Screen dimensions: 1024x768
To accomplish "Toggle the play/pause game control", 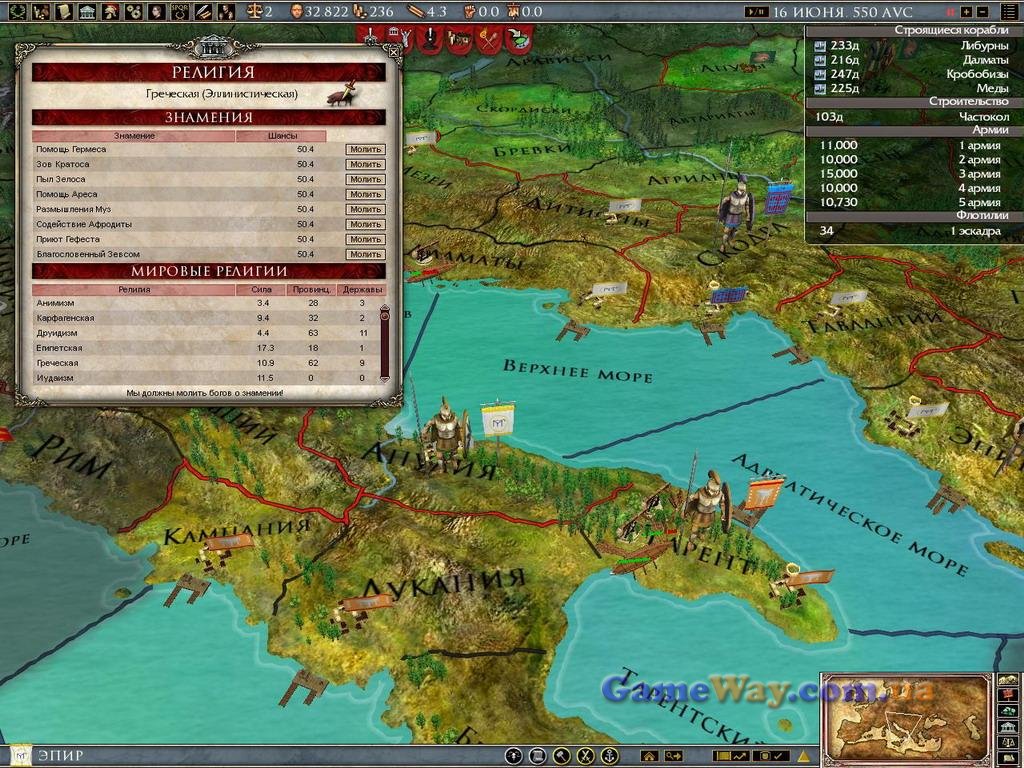I will [758, 12].
